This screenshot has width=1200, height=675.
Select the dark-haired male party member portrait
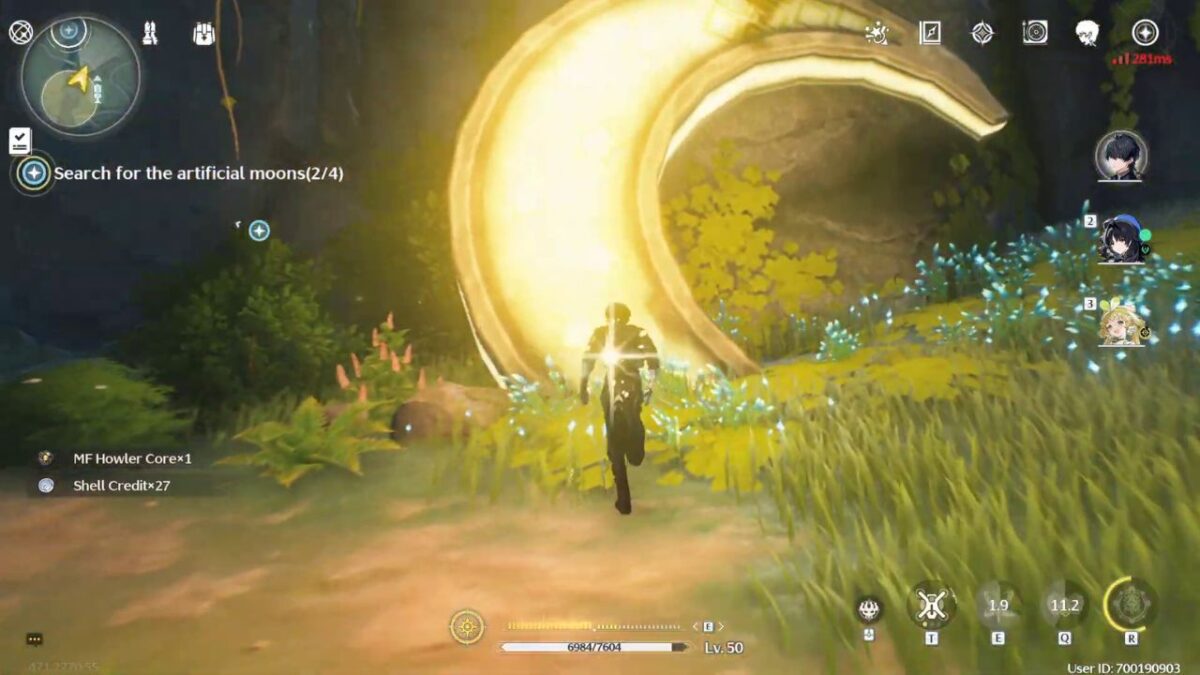[1120, 156]
